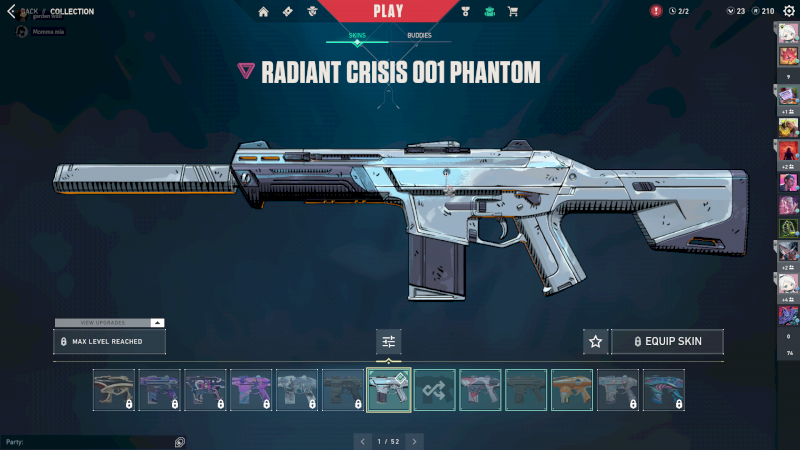Image resolution: width=800 pixels, height=450 pixels.
Task: Switch to the Buddies tab
Action: point(419,35)
